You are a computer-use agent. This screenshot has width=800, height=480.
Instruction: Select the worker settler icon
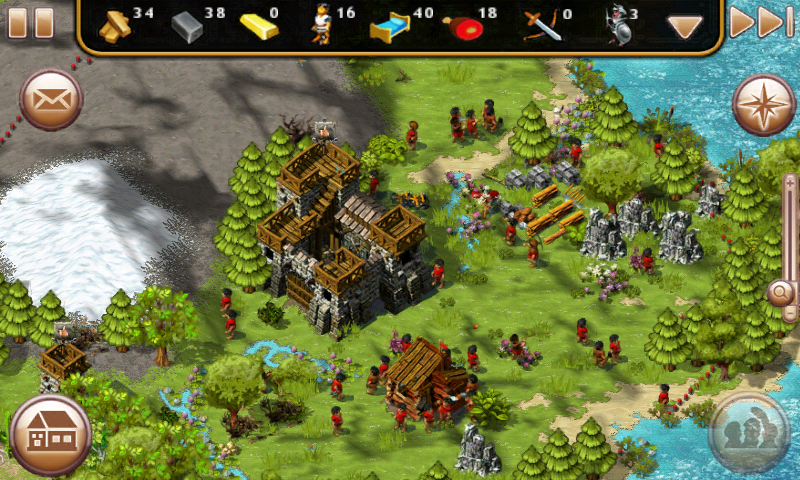coord(322,26)
